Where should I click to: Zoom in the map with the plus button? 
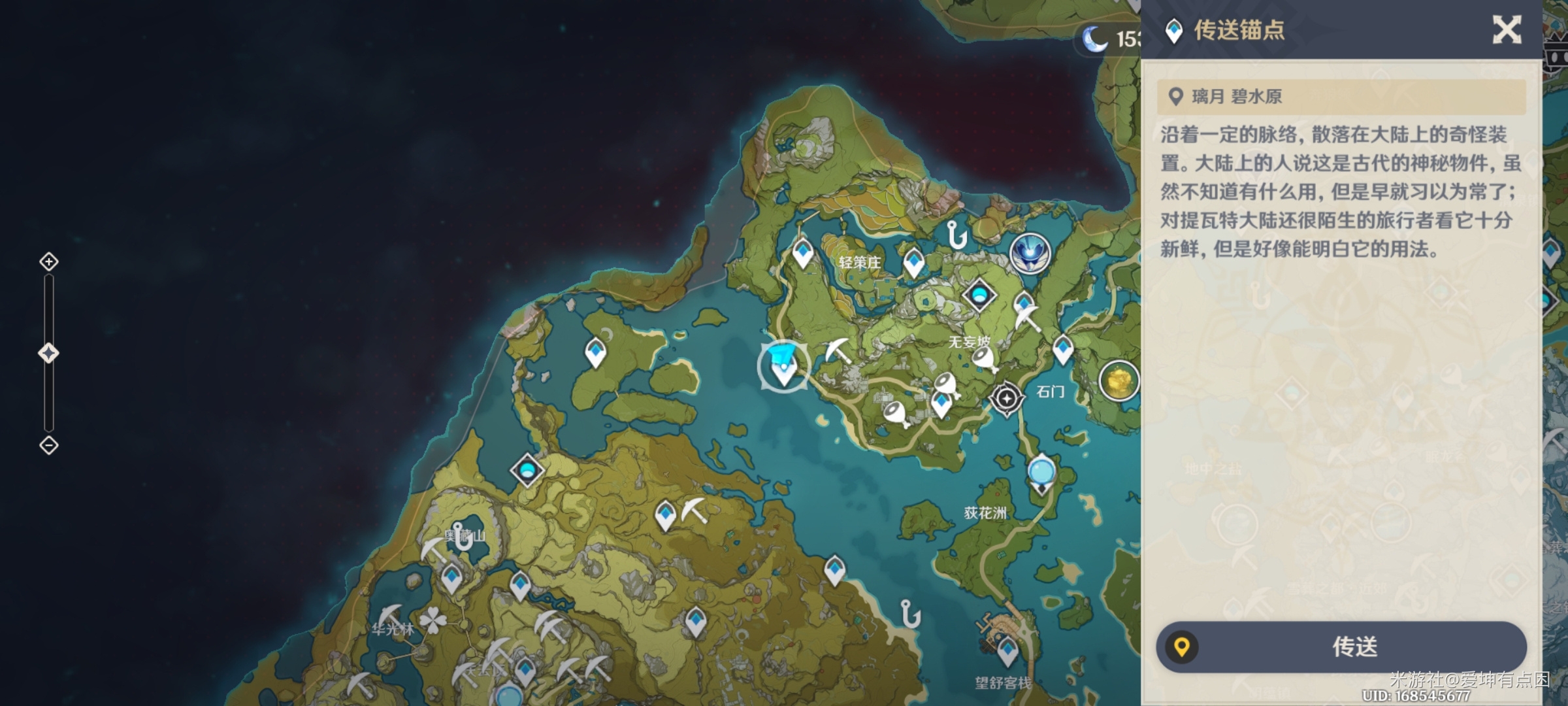coord(49,262)
